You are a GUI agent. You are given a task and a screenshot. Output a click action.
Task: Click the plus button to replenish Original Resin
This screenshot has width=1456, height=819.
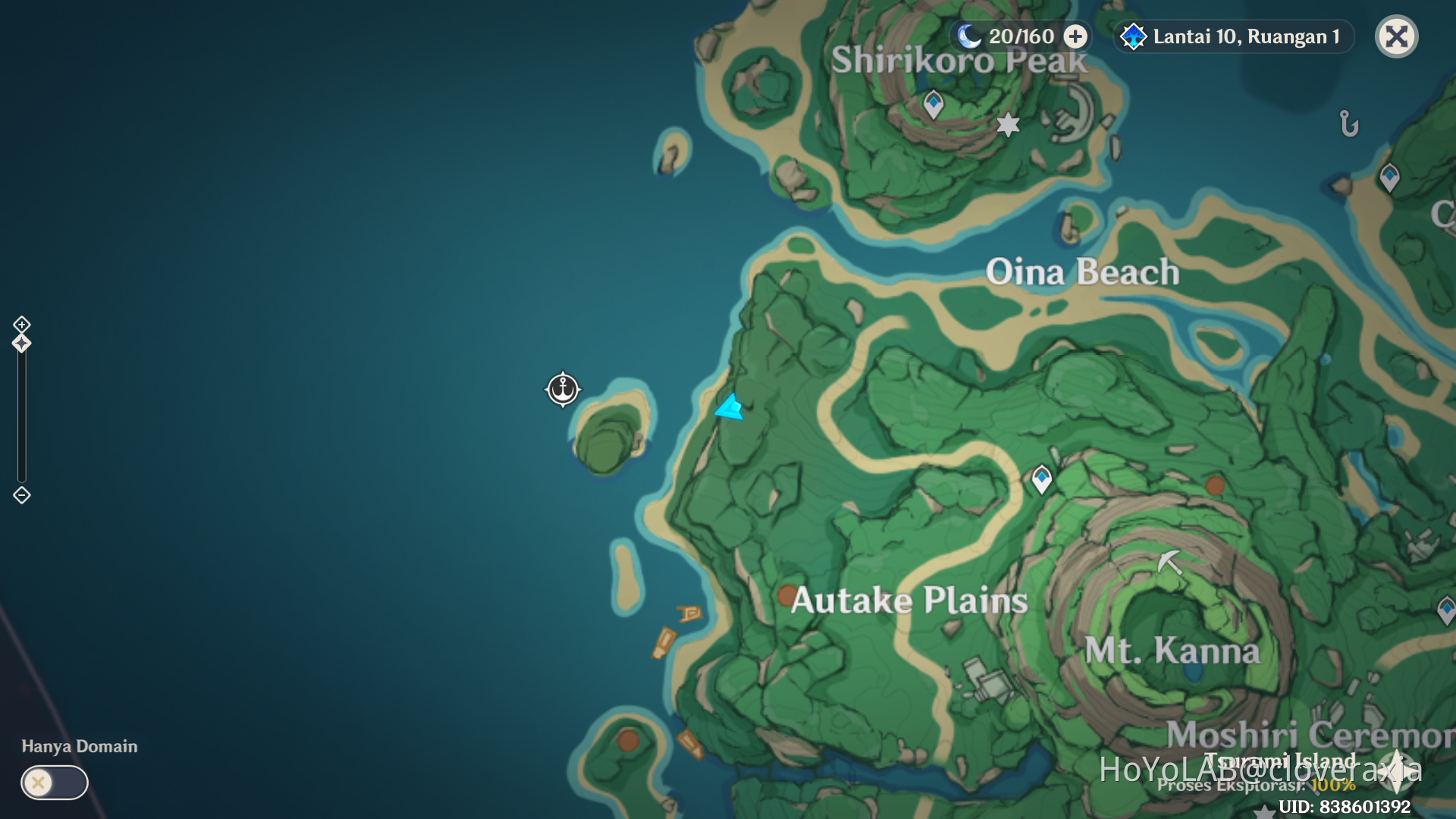coord(1075,36)
